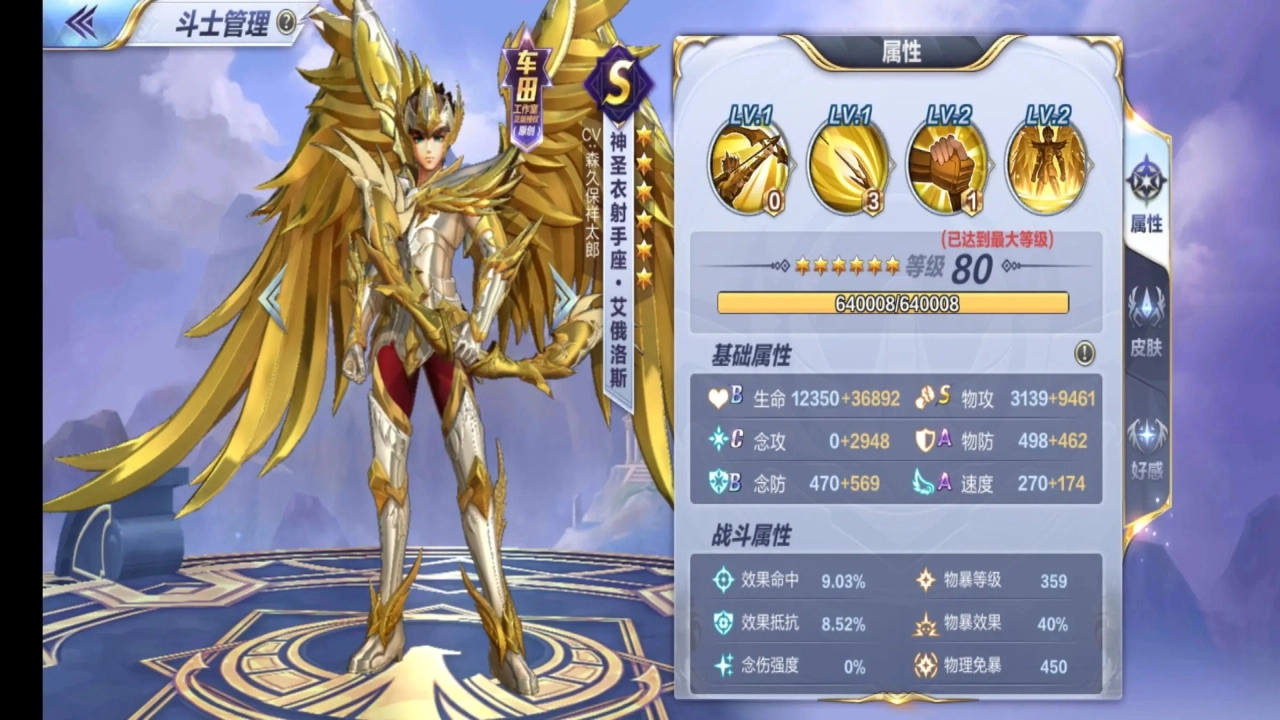Click the wing icon beside 速度 stat
The width and height of the screenshot is (1280, 720).
pyautogui.click(x=925, y=483)
